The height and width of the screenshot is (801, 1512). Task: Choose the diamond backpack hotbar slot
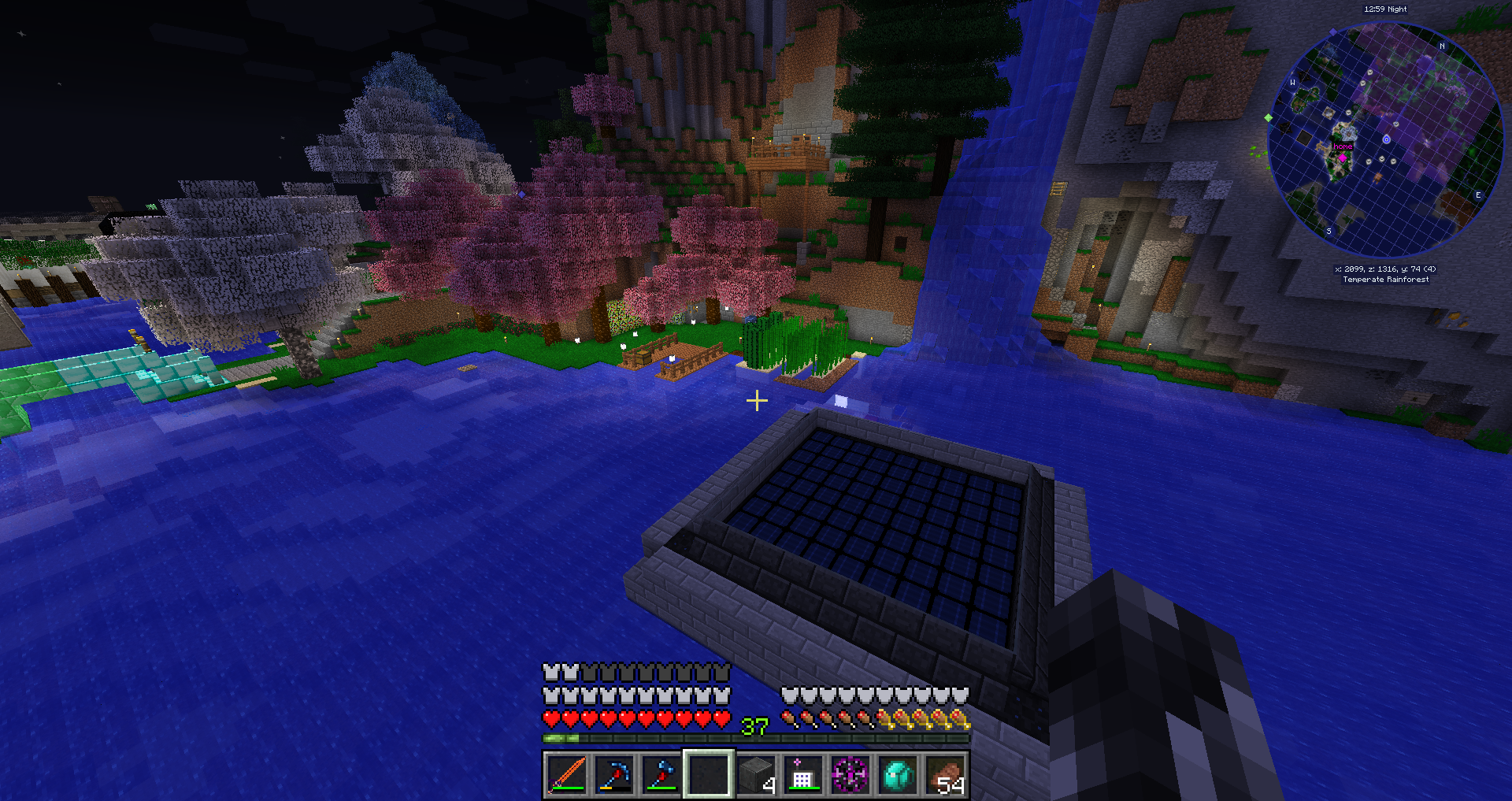(898, 774)
